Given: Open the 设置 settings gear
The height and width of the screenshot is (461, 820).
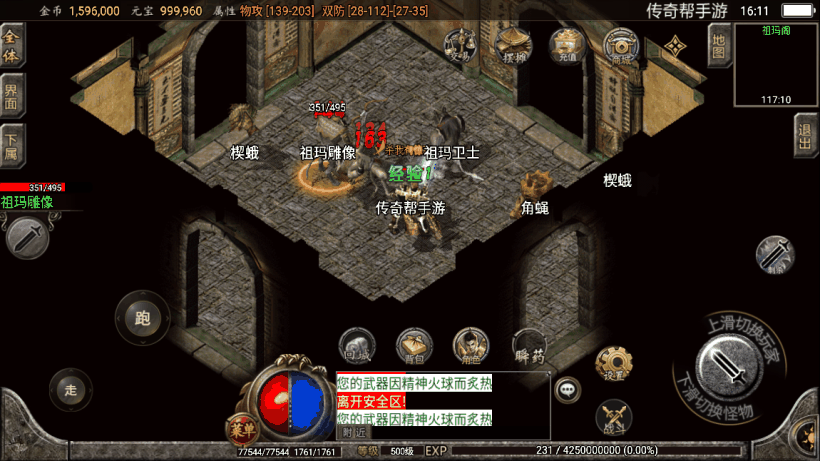Looking at the screenshot, I should [x=614, y=364].
